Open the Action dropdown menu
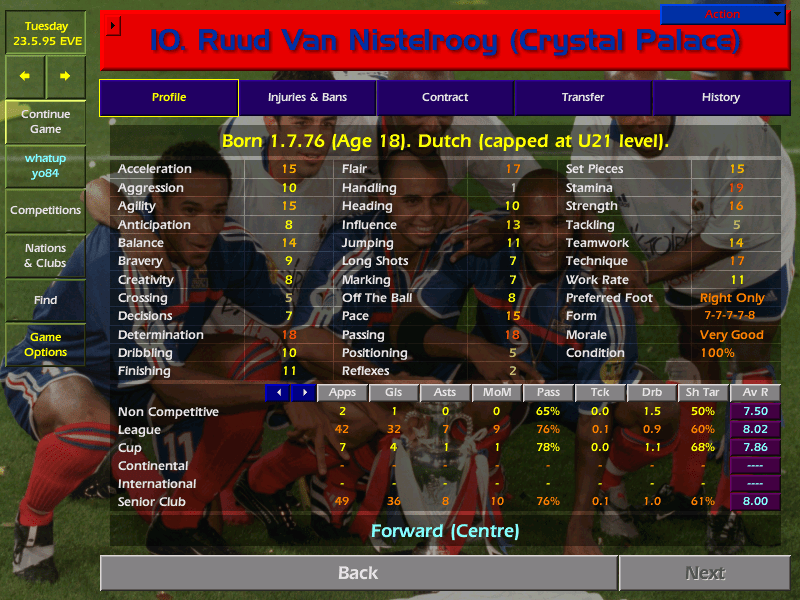The width and height of the screenshot is (800, 600). click(x=723, y=14)
